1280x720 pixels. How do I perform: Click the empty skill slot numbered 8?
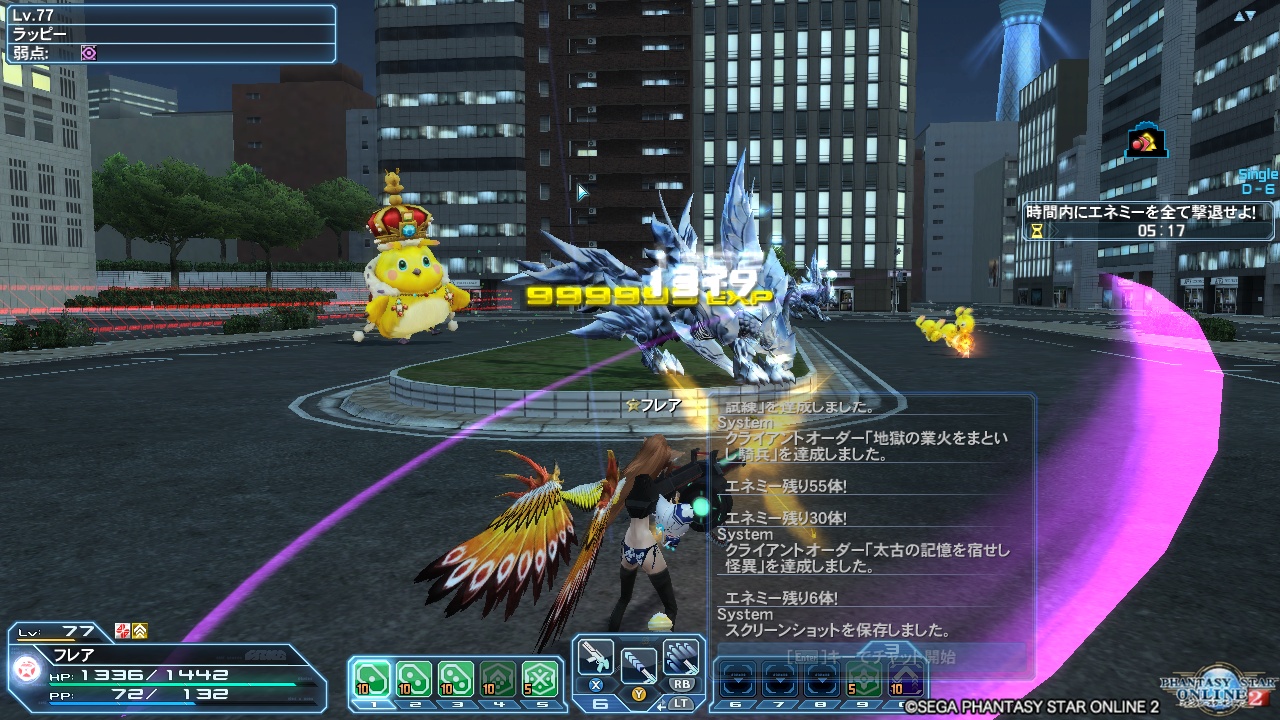822,679
